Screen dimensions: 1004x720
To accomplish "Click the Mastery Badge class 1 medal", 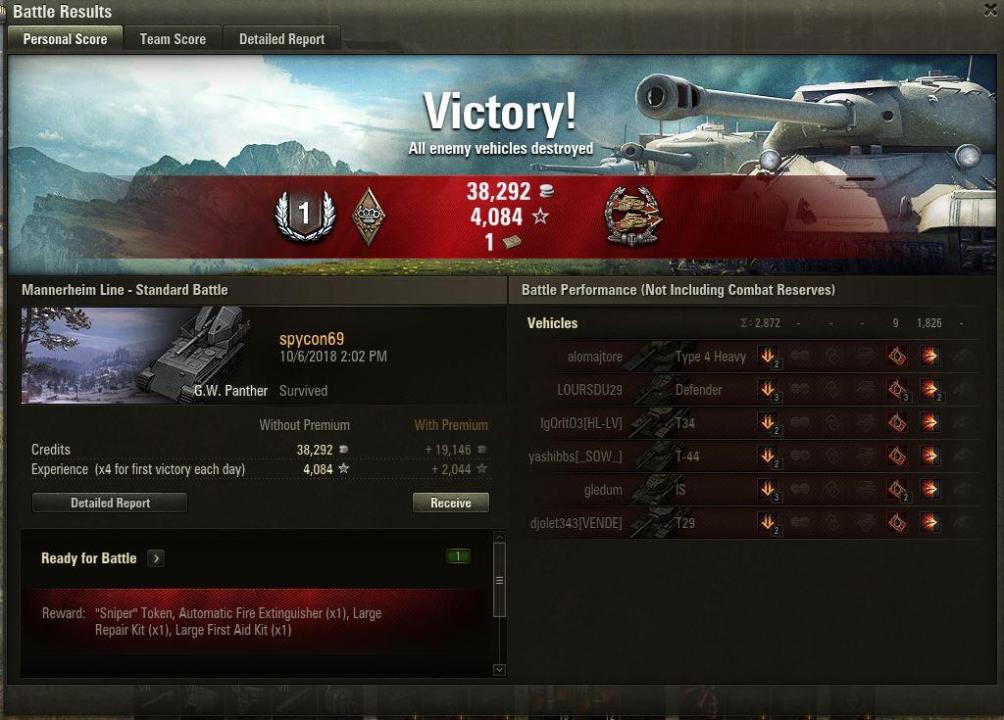I will [x=306, y=215].
